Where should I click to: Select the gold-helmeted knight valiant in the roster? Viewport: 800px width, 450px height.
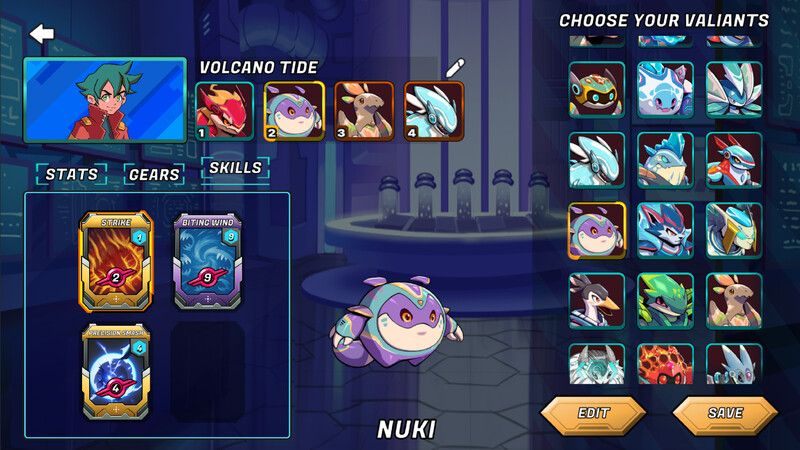click(x=734, y=231)
